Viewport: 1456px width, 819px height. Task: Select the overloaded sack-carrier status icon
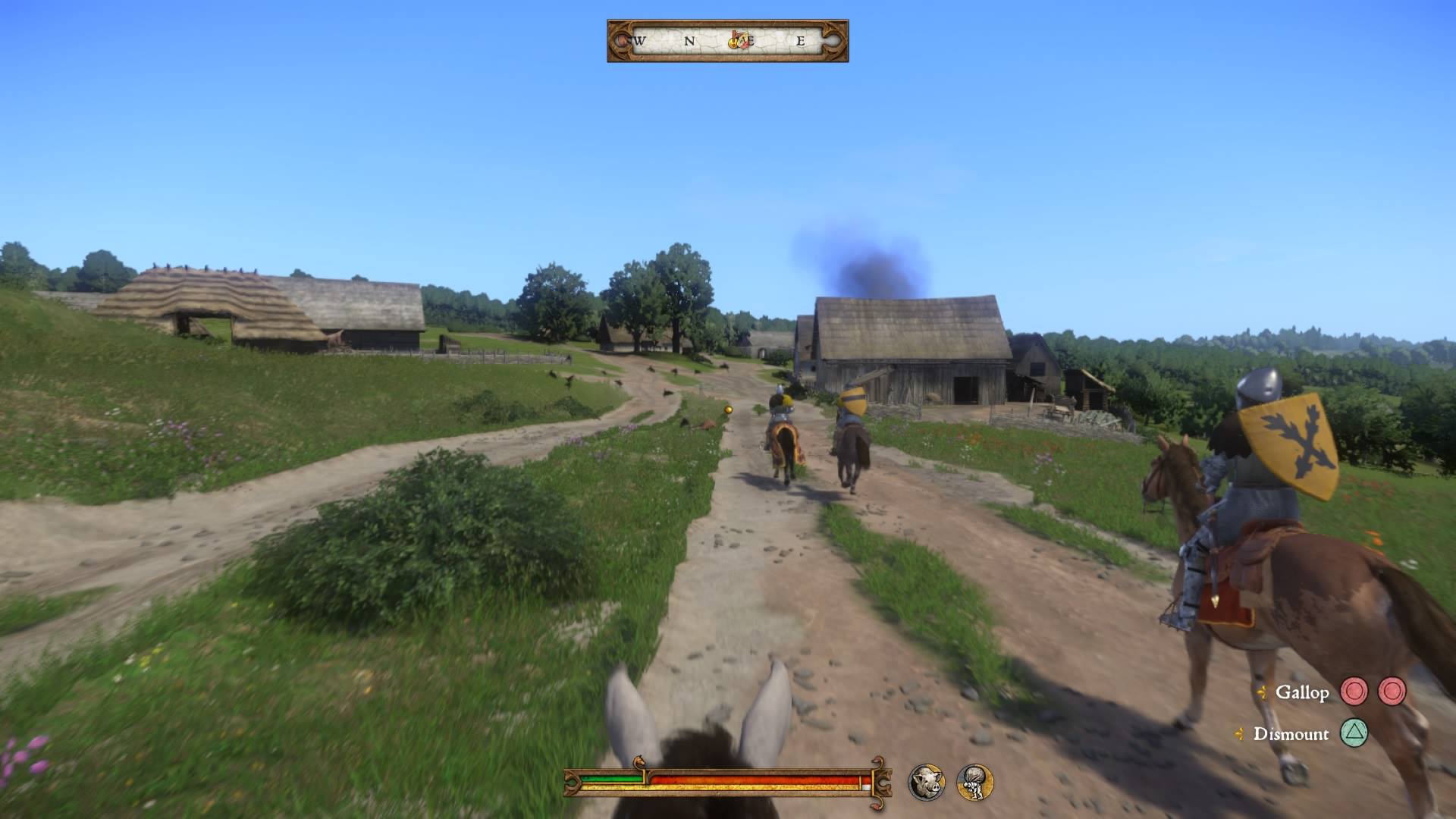pyautogui.click(x=974, y=782)
